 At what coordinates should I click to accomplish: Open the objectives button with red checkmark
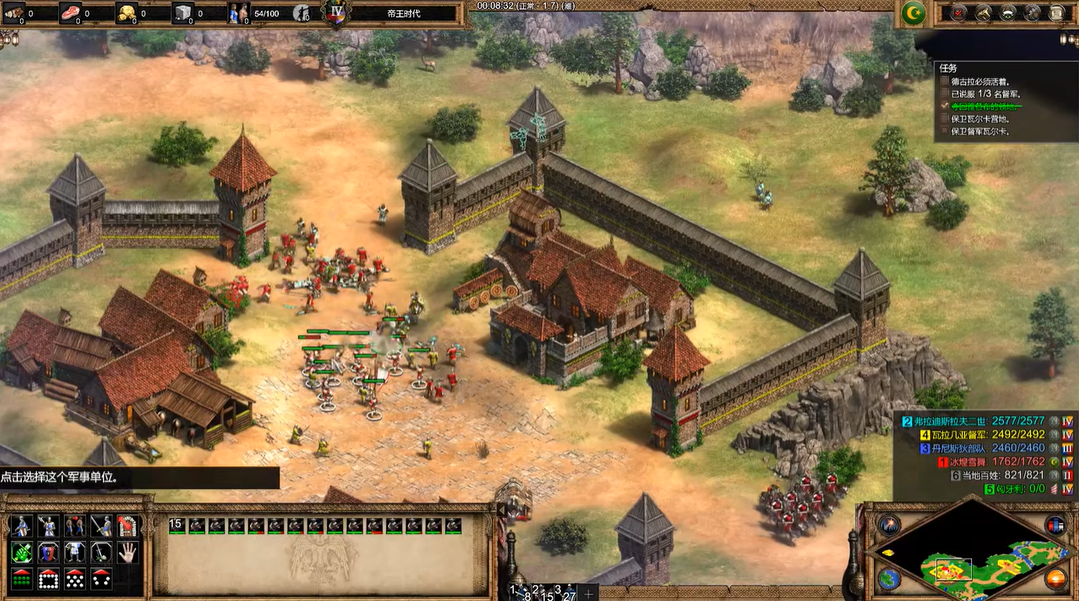pyautogui.click(x=958, y=13)
